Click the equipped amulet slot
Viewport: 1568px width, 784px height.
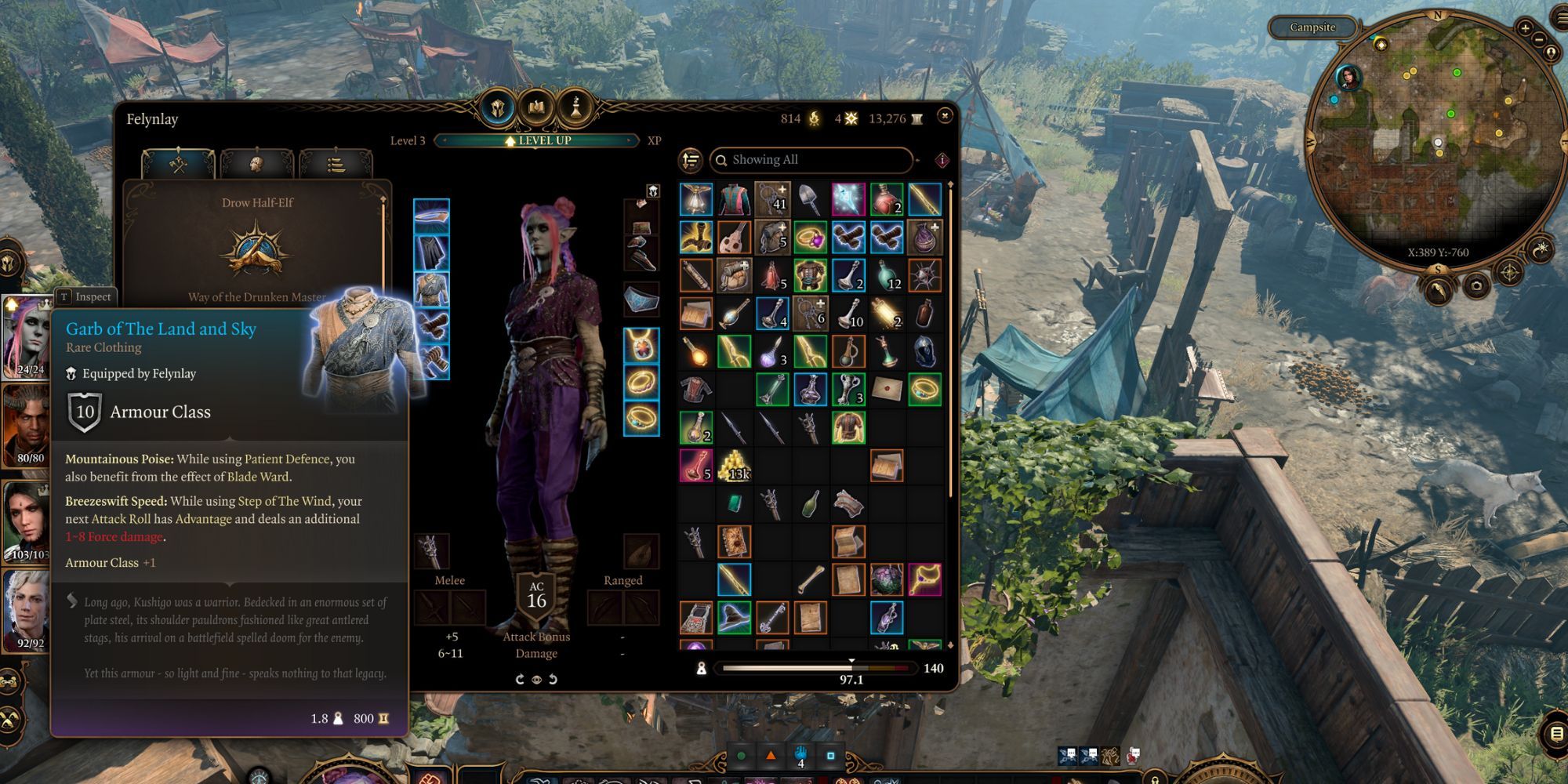[641, 345]
